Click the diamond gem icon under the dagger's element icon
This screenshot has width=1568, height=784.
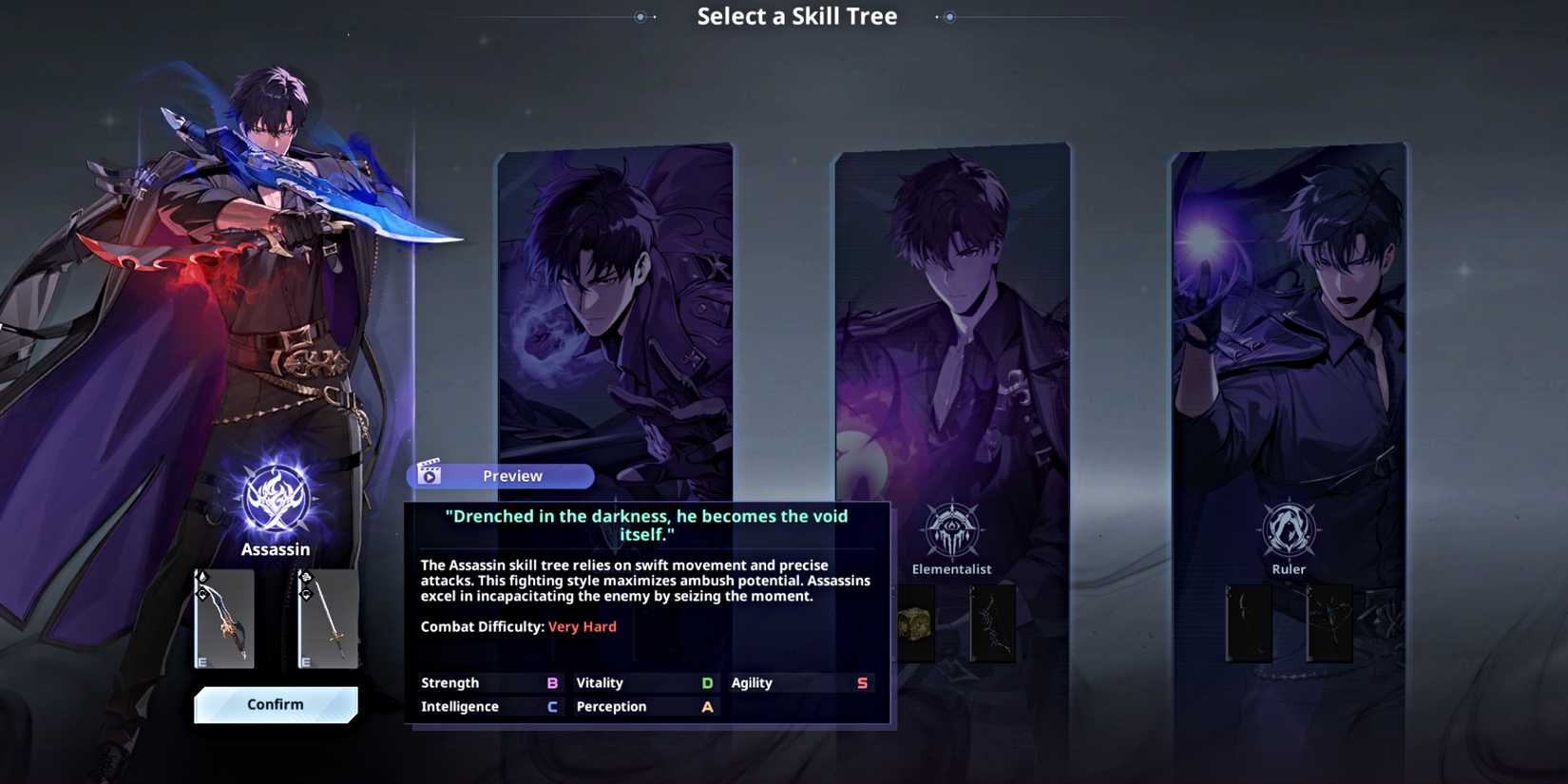203,595
